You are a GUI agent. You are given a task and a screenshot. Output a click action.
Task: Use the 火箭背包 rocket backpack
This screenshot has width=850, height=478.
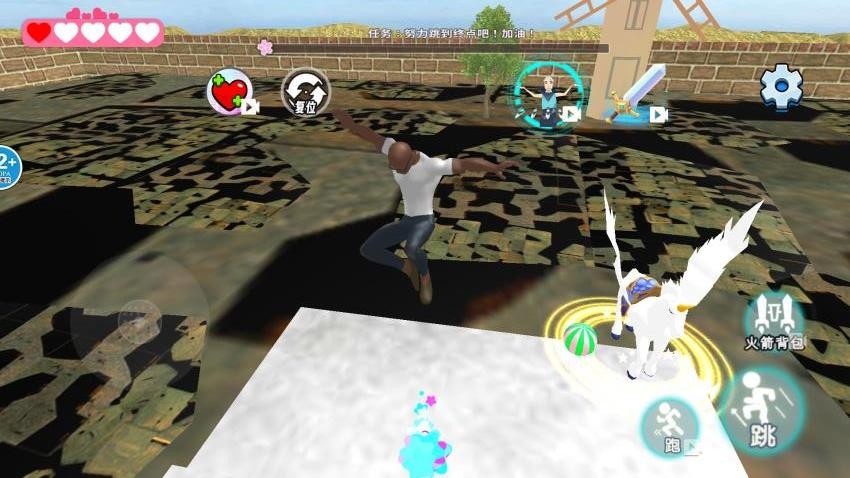774,320
